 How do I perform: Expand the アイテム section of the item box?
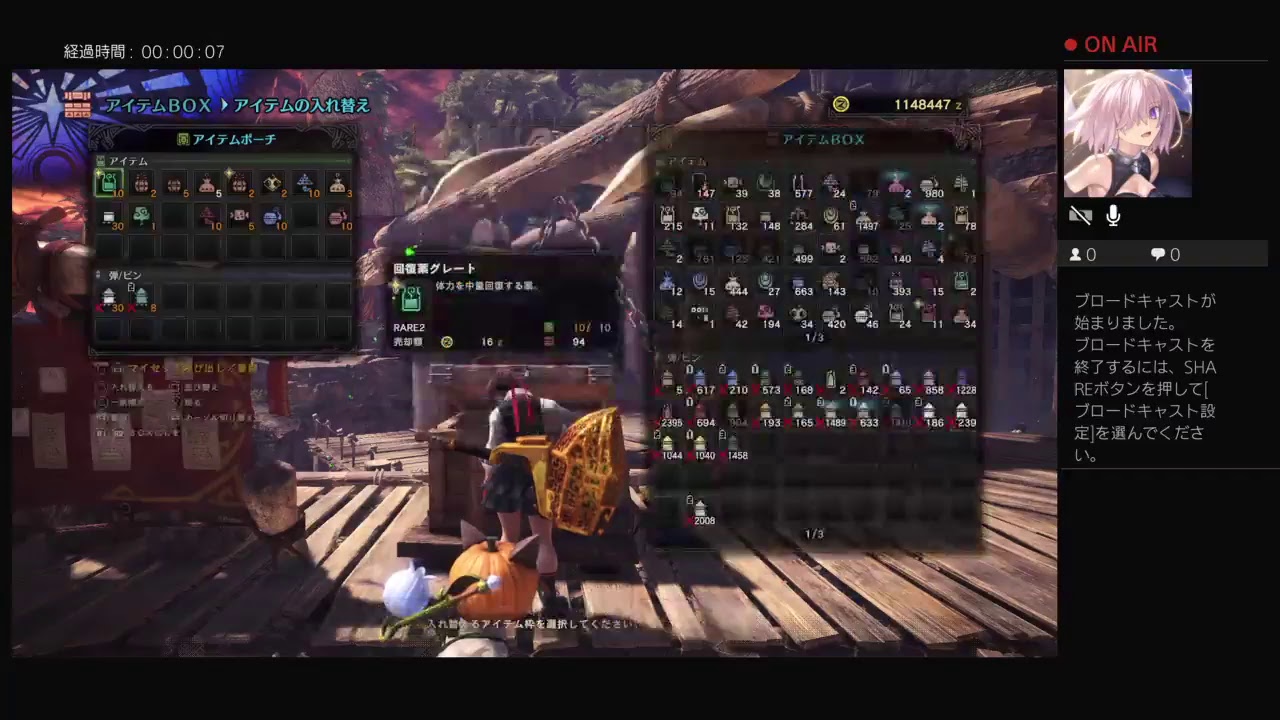[x=687, y=162]
